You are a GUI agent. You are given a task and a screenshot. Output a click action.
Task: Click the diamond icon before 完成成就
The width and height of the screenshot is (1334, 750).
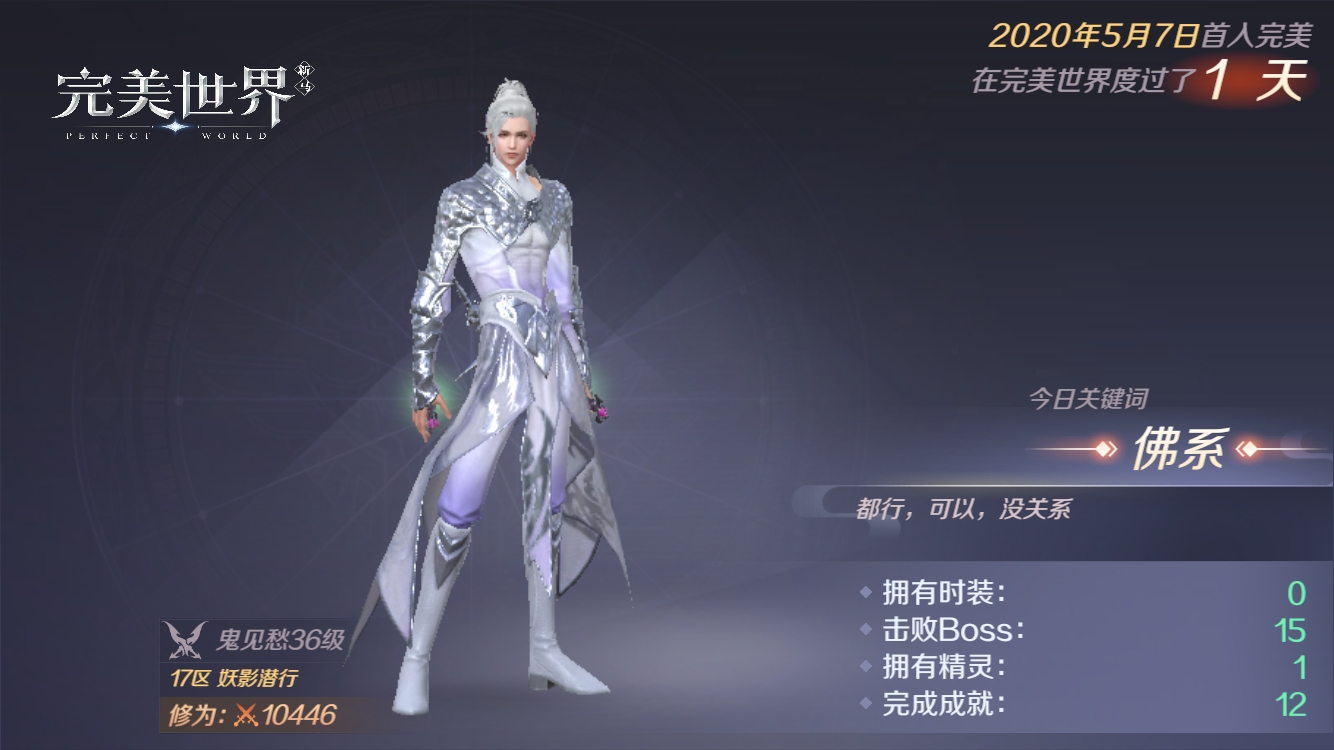[866, 700]
